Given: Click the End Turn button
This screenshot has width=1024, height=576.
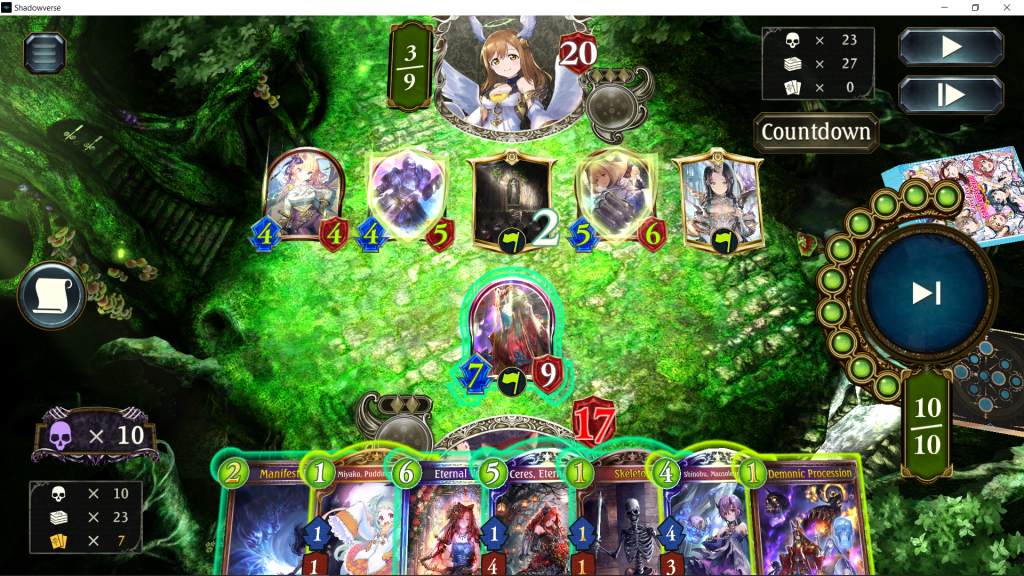Looking at the screenshot, I should coord(925,293).
